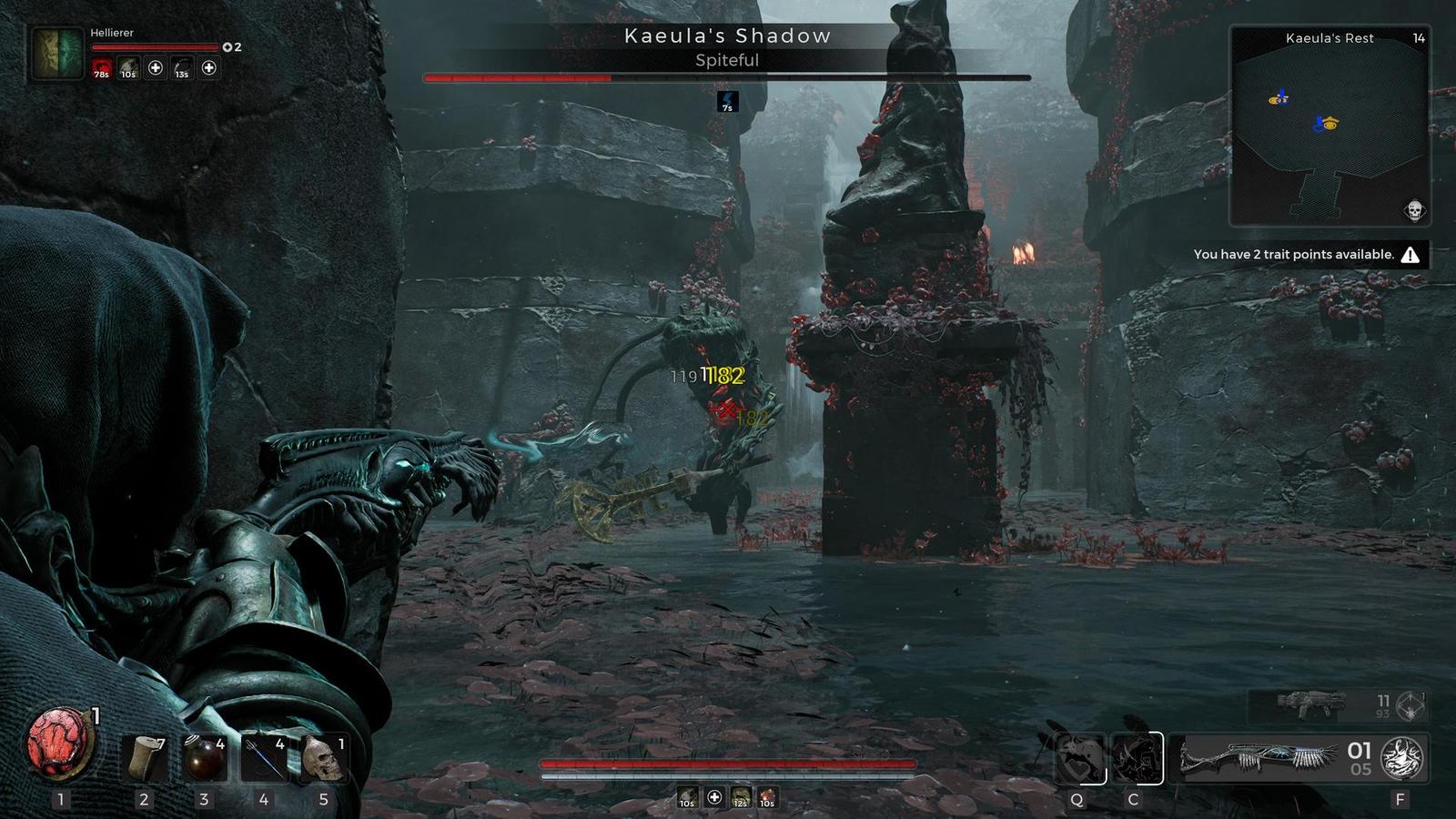The image size is (1456, 819).
Task: Select the equipped crossbow weapon panel
Action: click(1259, 758)
